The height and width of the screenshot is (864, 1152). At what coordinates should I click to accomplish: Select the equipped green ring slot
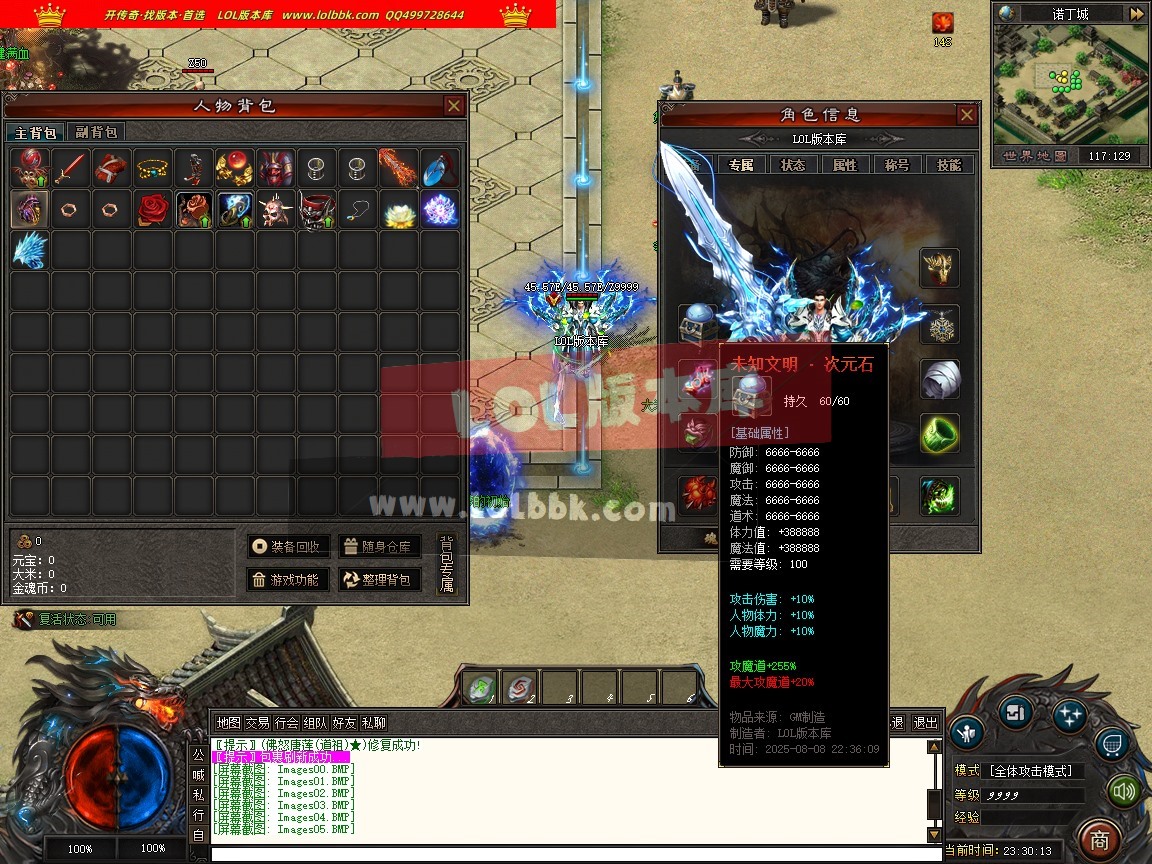coord(939,434)
